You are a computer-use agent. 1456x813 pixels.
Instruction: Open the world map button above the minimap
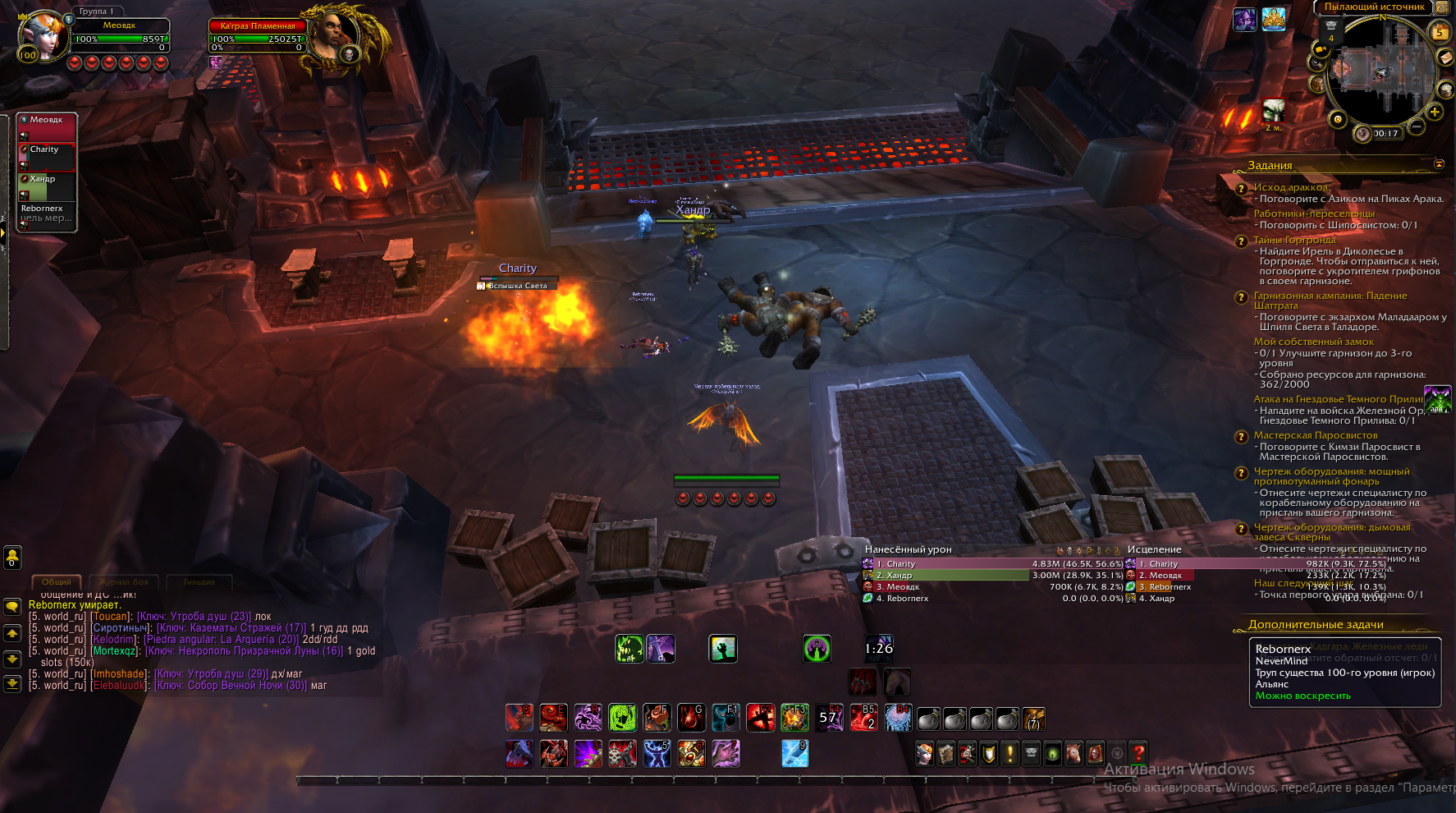[x=1441, y=7]
